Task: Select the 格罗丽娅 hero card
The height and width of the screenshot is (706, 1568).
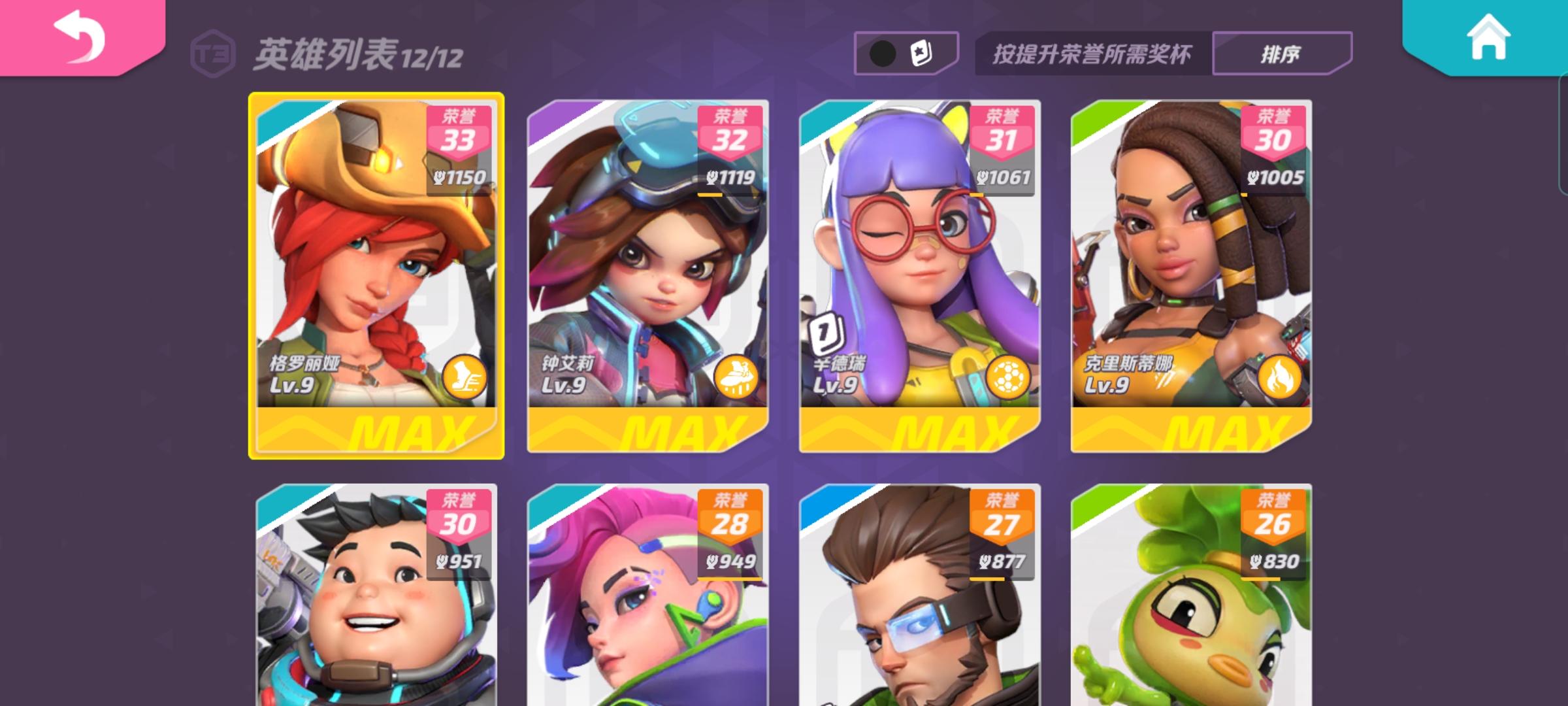Action: 376,275
